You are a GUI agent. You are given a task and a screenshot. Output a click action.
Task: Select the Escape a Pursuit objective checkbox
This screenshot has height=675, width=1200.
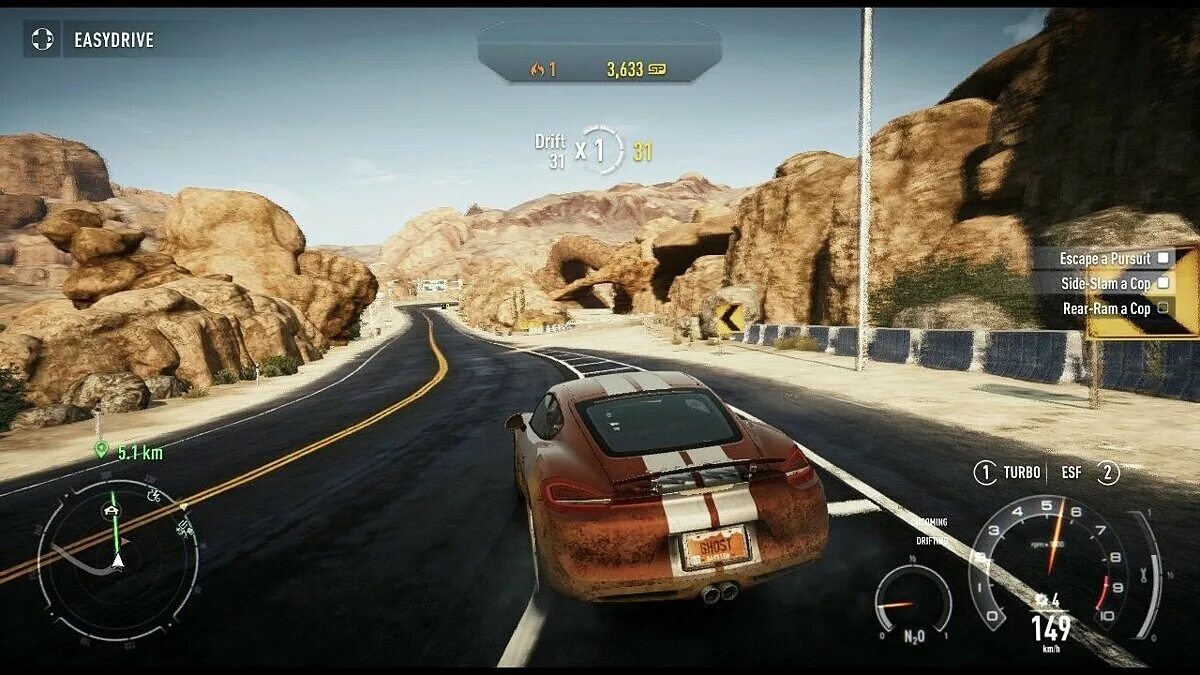1163,258
